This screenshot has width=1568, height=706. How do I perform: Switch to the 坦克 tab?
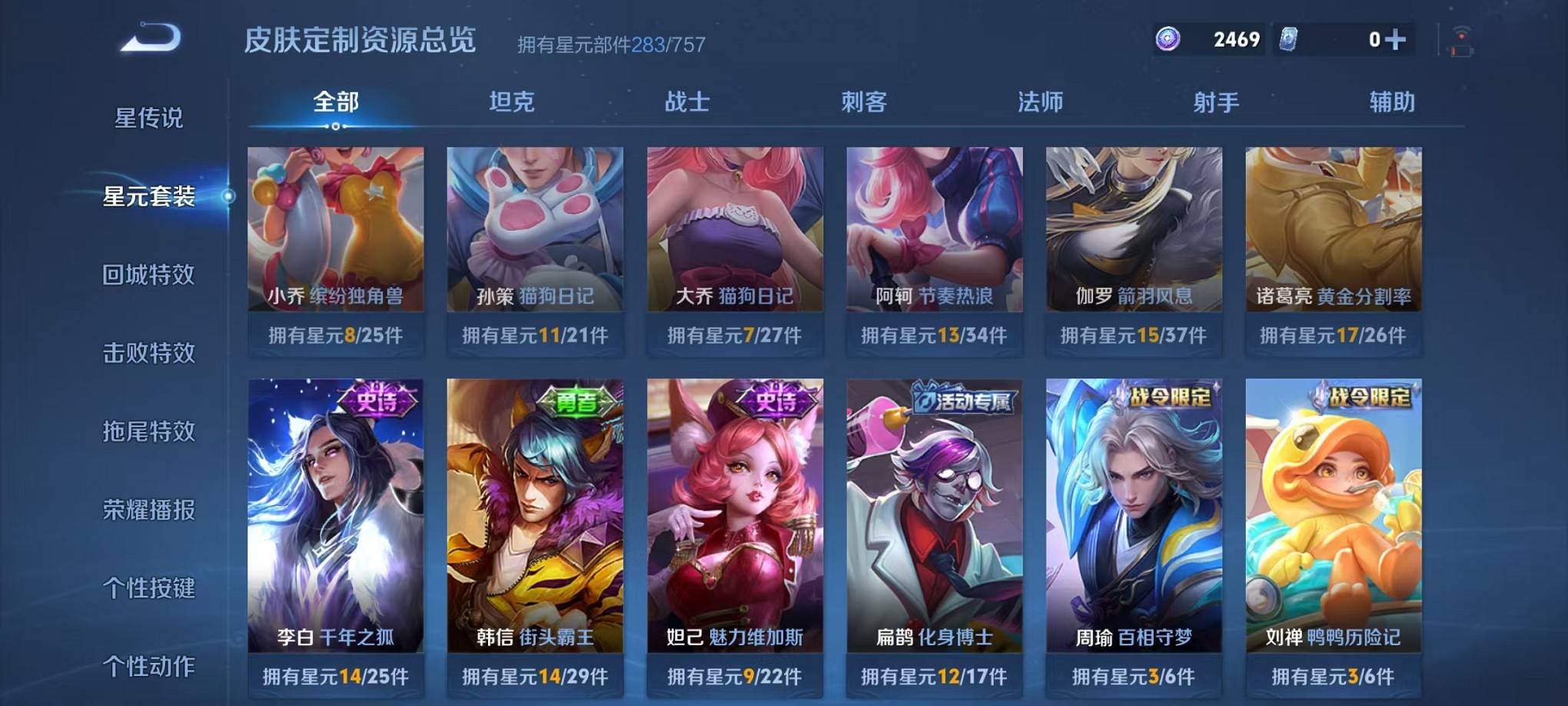click(510, 102)
